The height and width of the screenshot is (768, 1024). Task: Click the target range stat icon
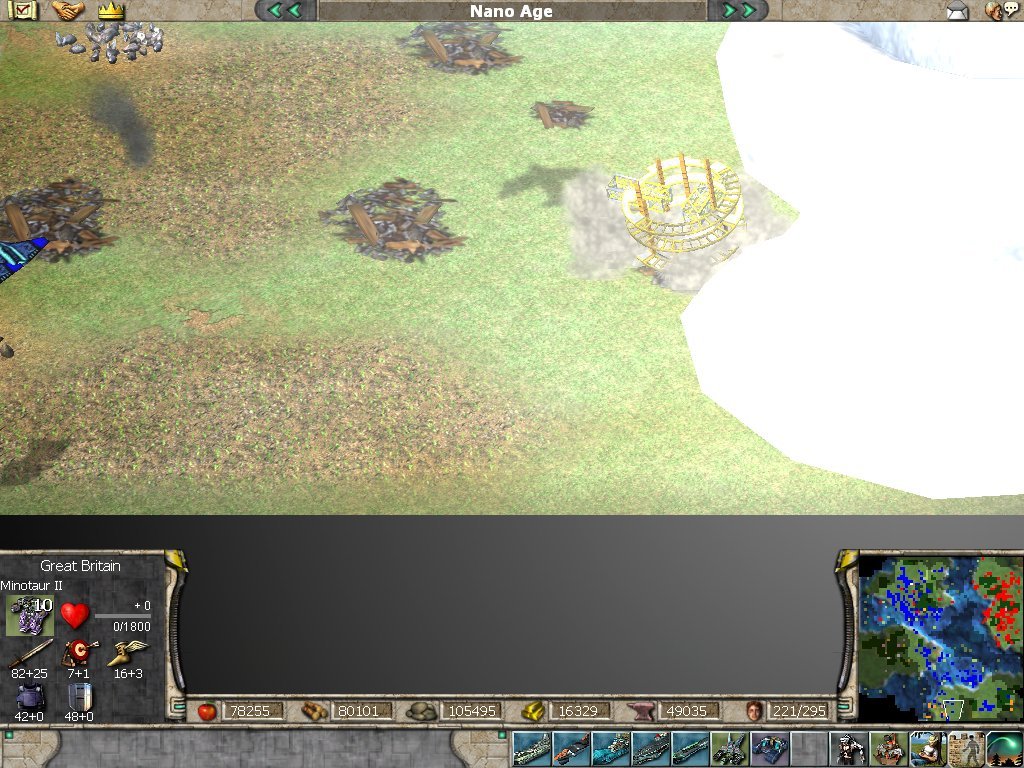point(78,654)
